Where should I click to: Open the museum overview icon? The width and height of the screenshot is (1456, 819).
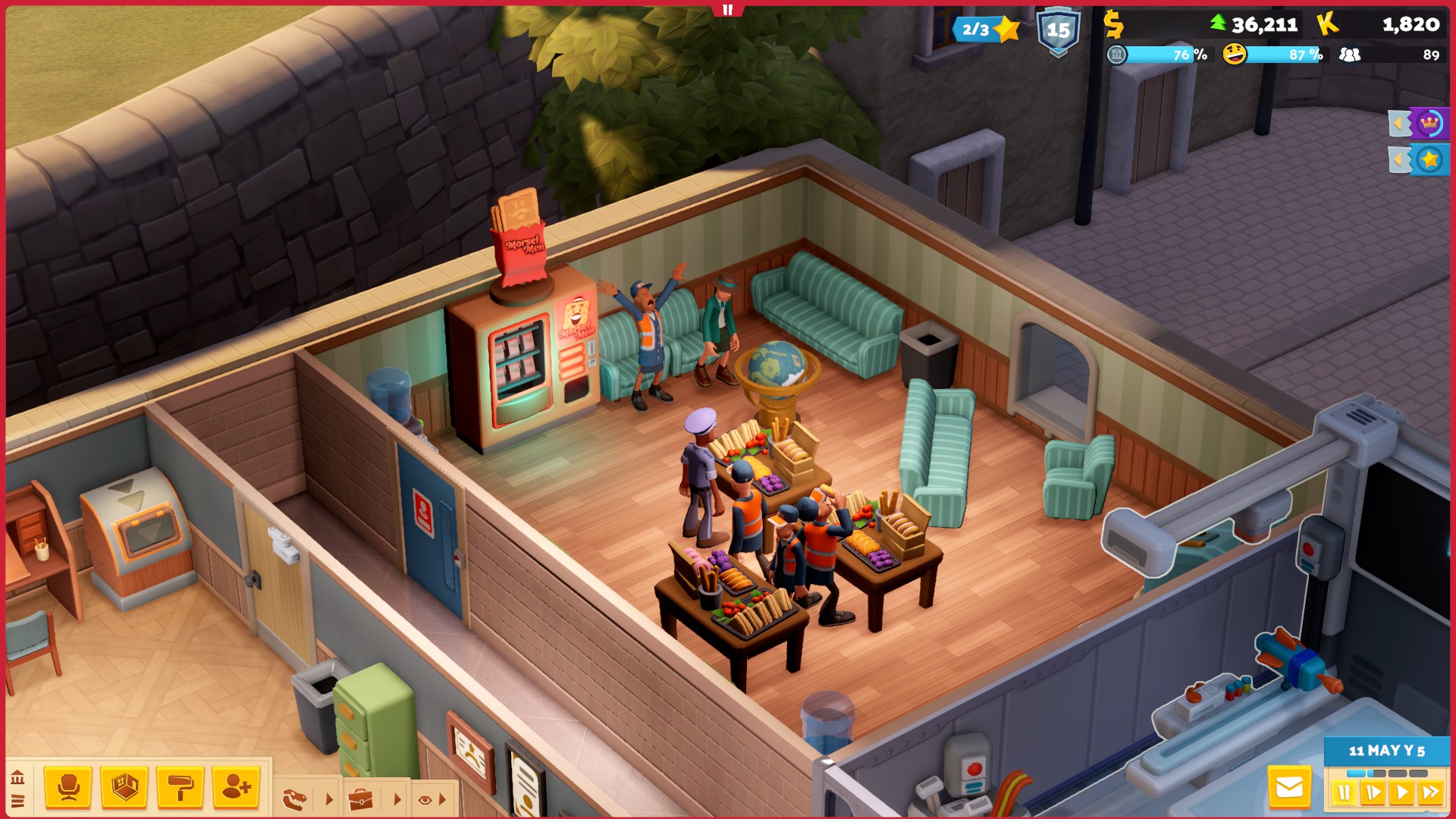pyautogui.click(x=17, y=777)
